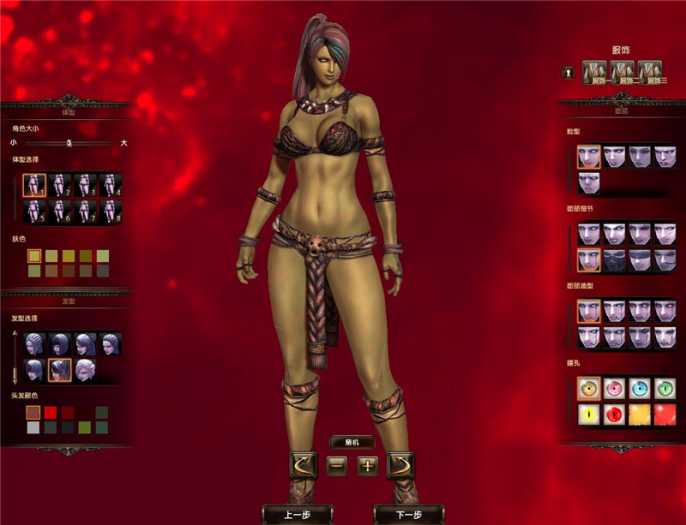Randomize appearance with the 随机 button
The width and height of the screenshot is (686, 525).
[352, 442]
